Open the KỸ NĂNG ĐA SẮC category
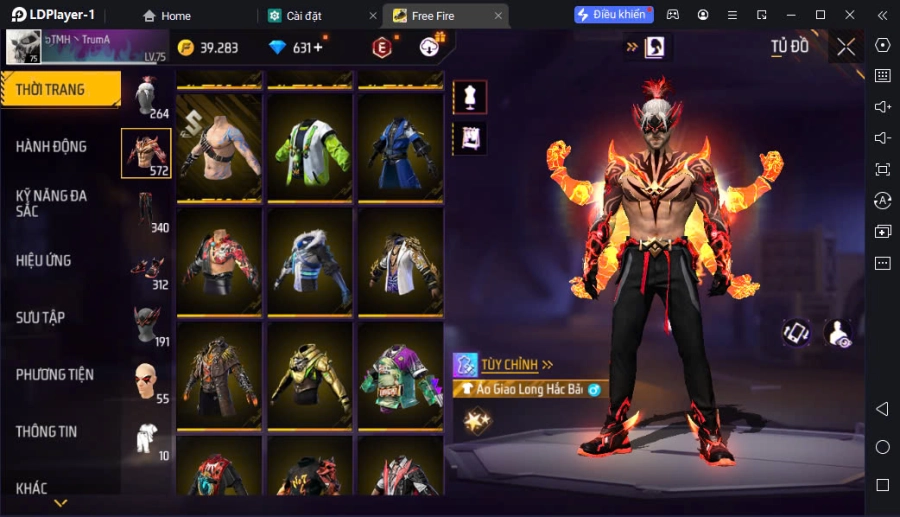This screenshot has width=900, height=517. (52, 203)
